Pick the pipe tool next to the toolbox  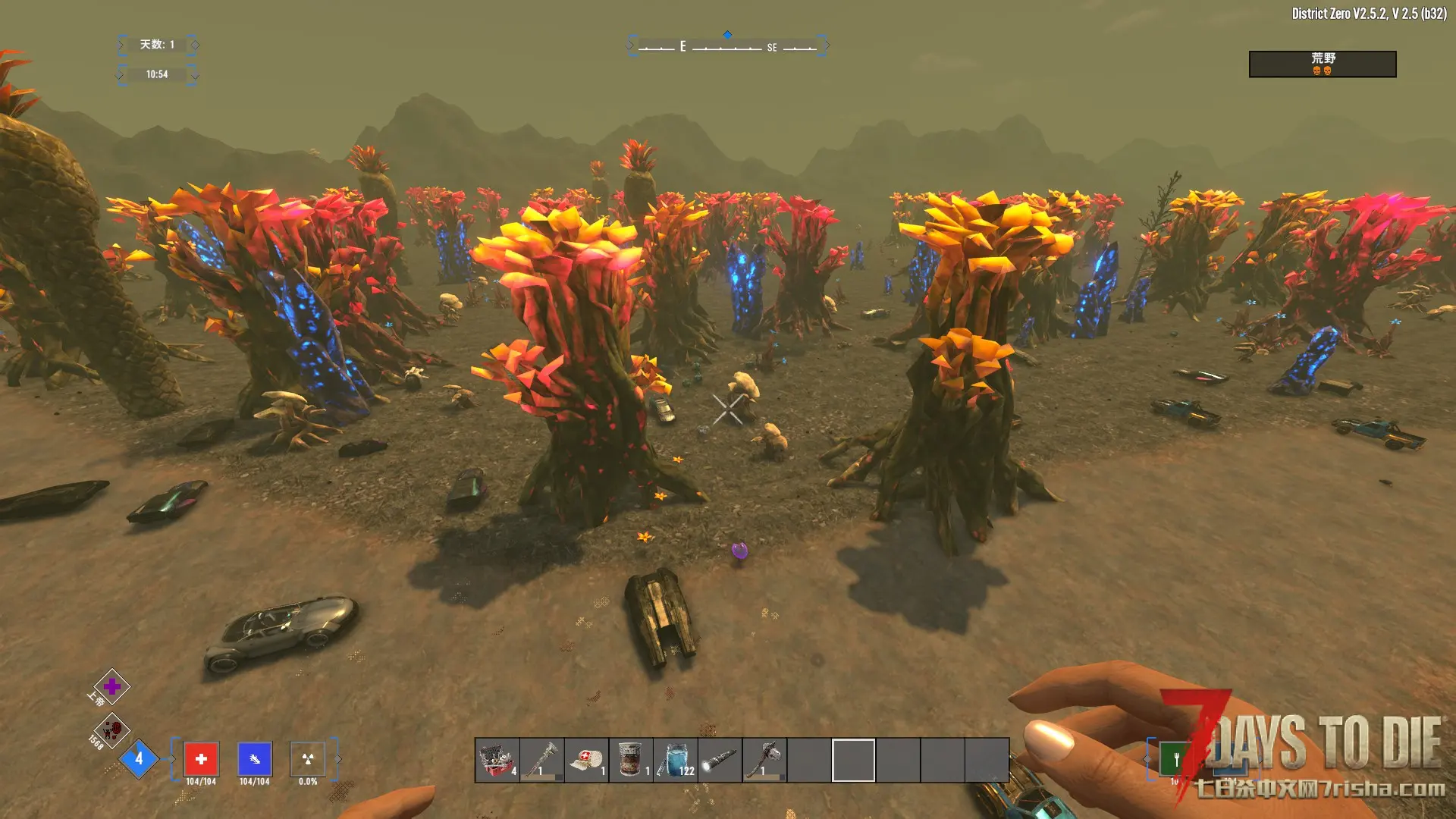click(542, 759)
